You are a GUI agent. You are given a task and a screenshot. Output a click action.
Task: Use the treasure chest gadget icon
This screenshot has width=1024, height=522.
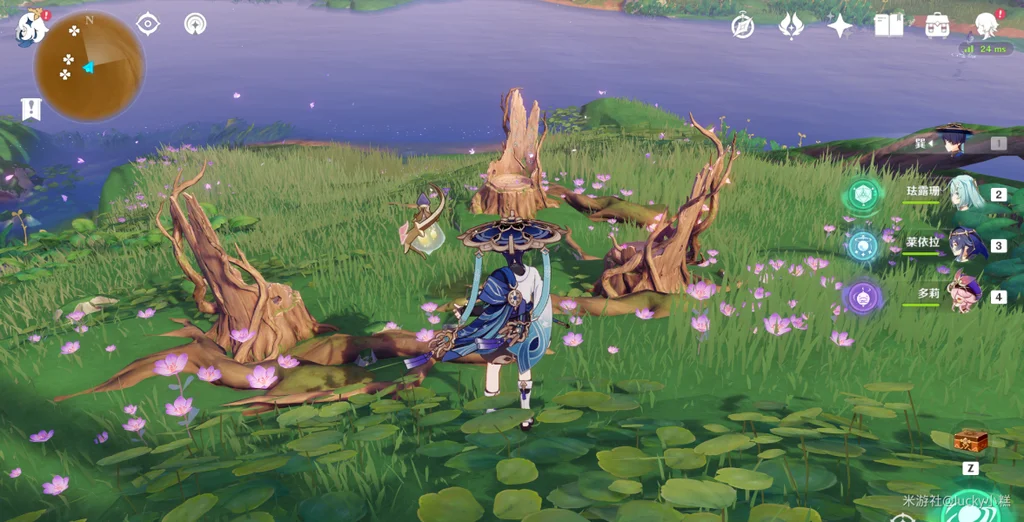969,441
